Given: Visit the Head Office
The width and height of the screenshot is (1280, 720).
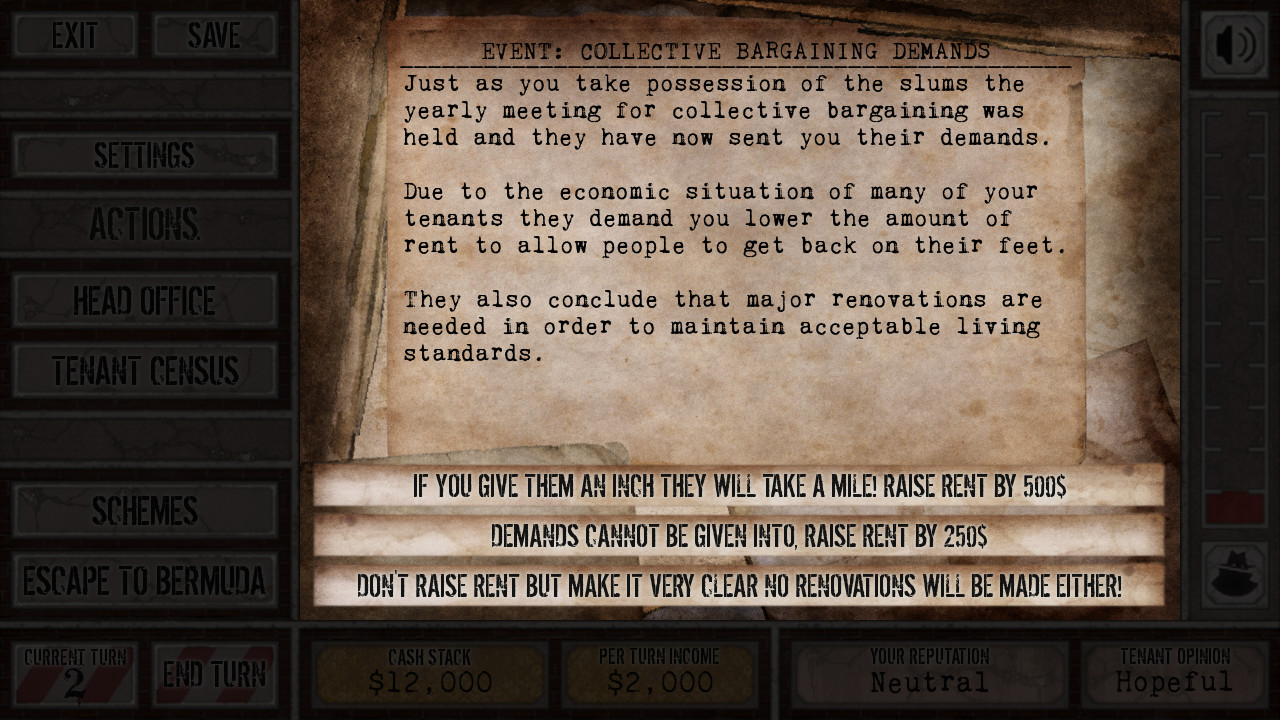Looking at the screenshot, I should point(144,300).
